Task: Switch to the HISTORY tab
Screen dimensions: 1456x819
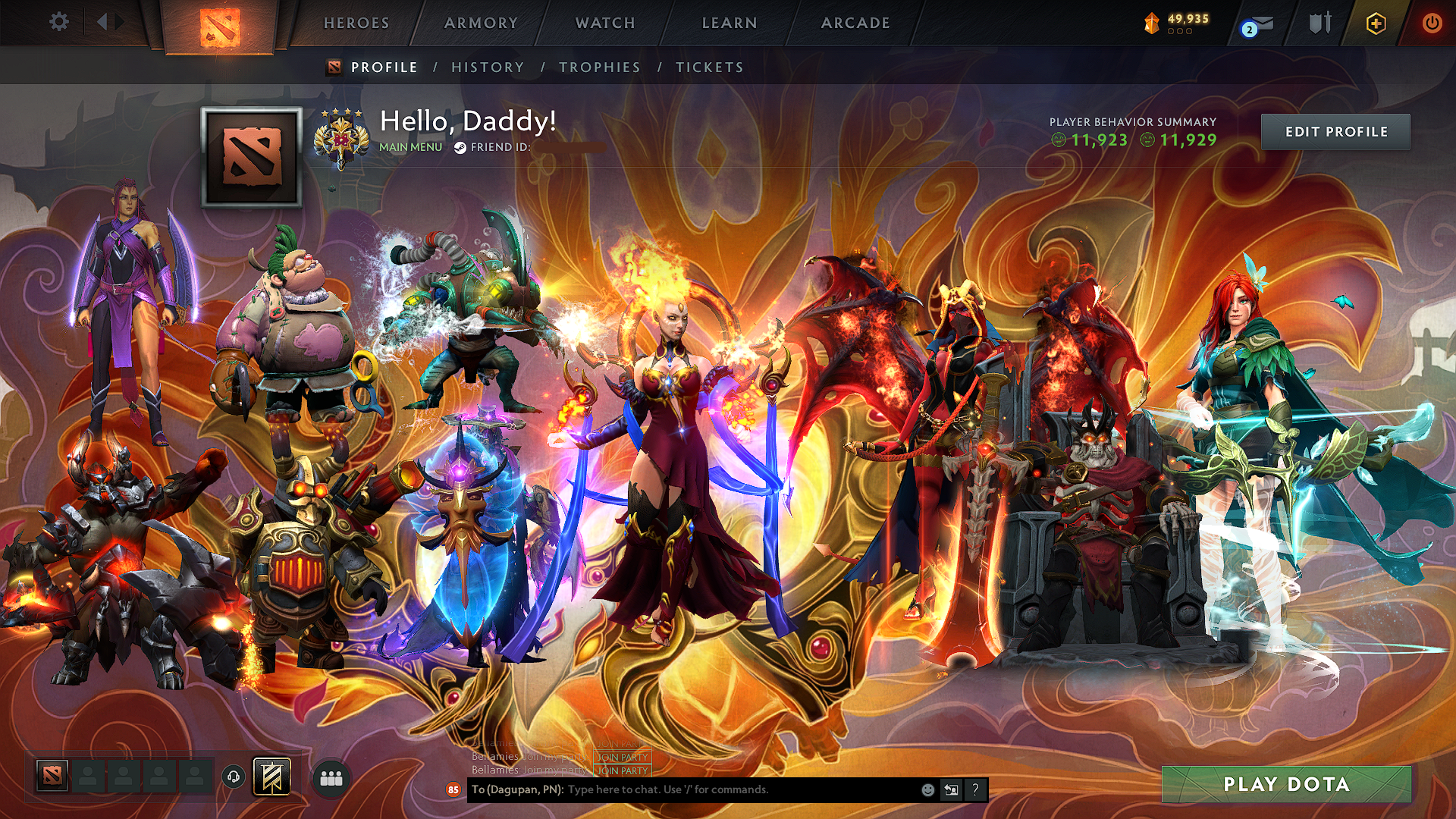Action: pos(487,67)
